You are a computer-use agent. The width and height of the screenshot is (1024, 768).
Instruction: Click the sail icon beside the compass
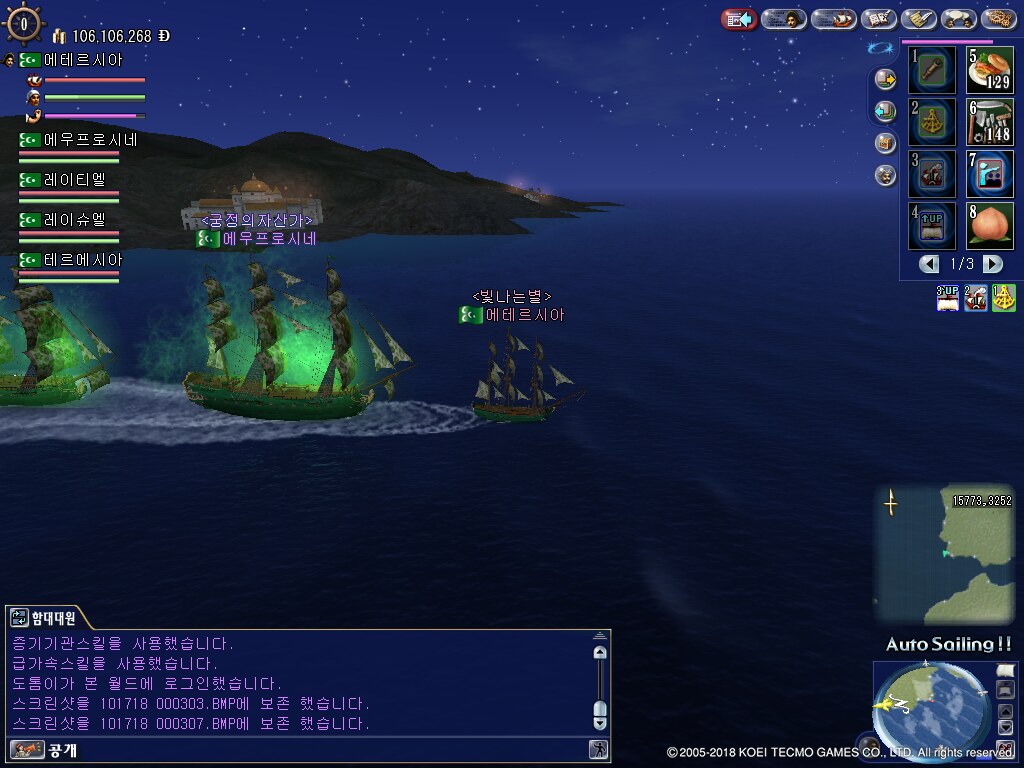[x=1004, y=669]
